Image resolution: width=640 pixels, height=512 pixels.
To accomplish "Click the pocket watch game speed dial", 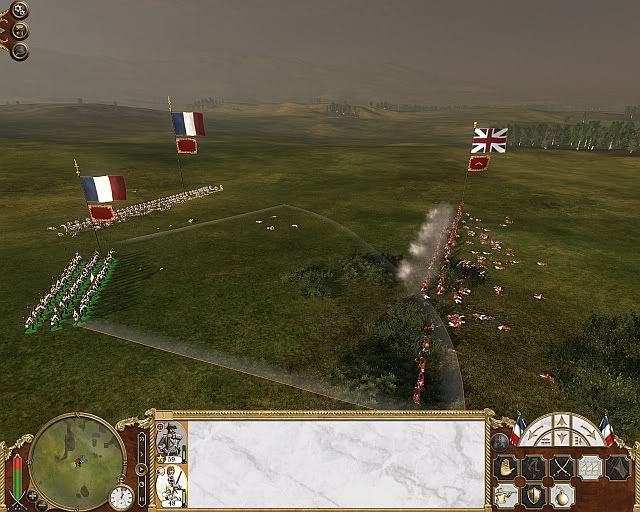I will tap(121, 497).
